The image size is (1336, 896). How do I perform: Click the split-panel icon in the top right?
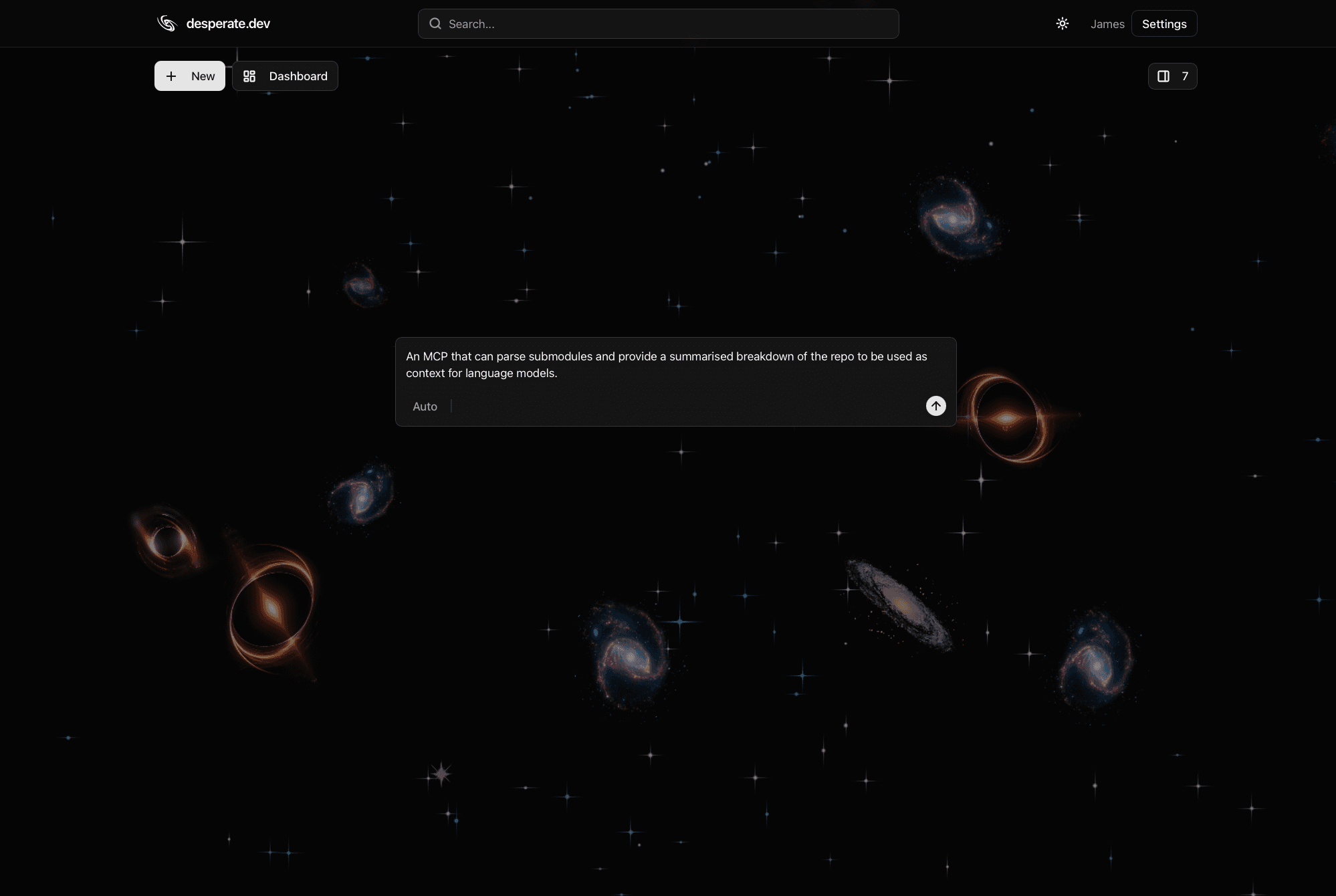[1163, 76]
